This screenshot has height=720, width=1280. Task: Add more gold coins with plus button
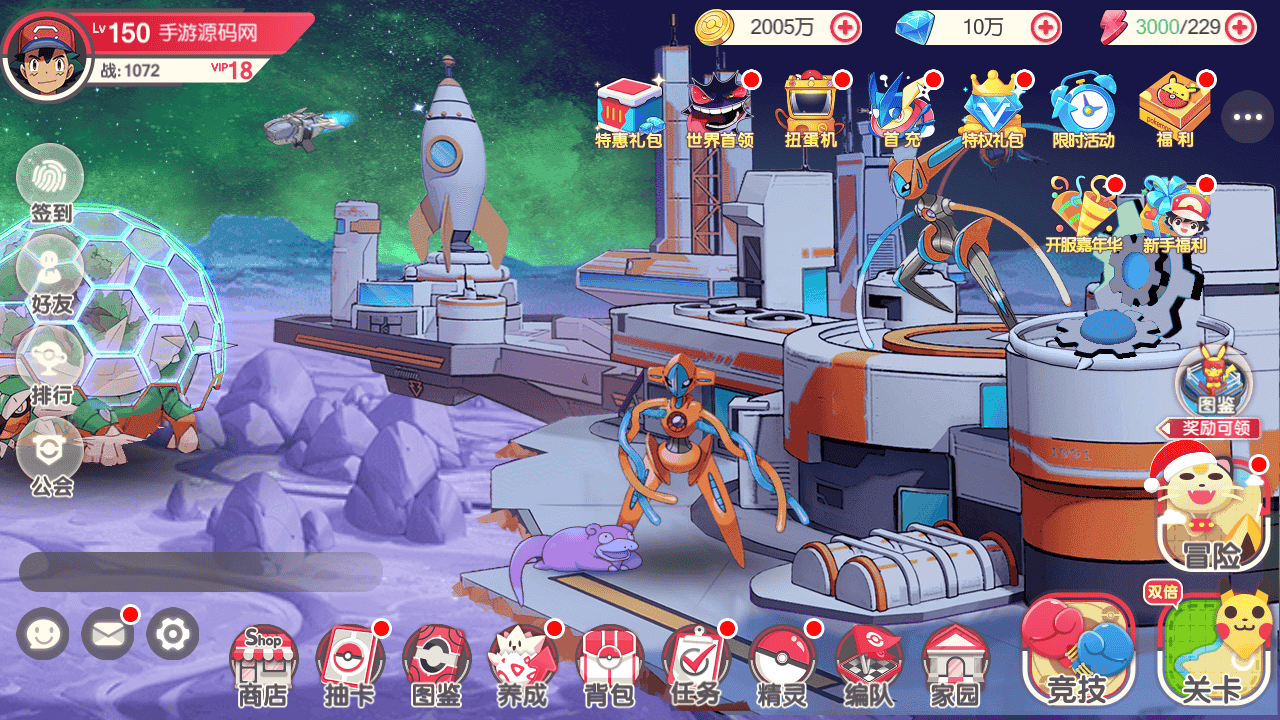coord(845,27)
